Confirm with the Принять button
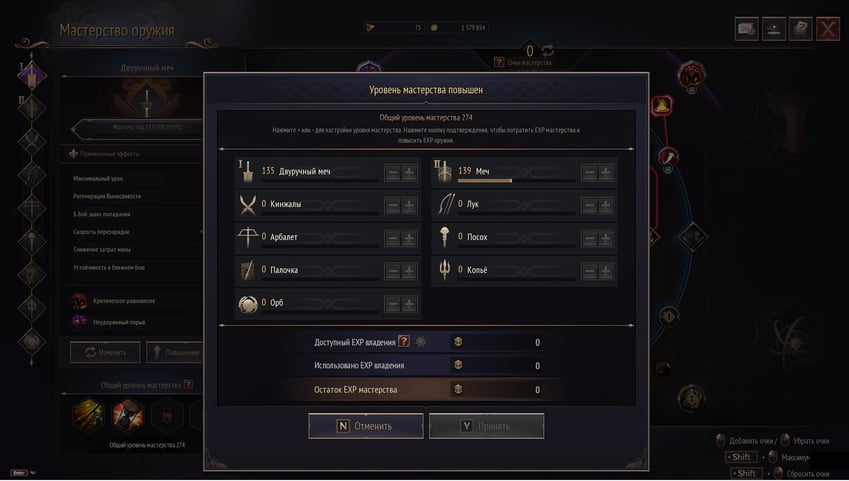 486,426
